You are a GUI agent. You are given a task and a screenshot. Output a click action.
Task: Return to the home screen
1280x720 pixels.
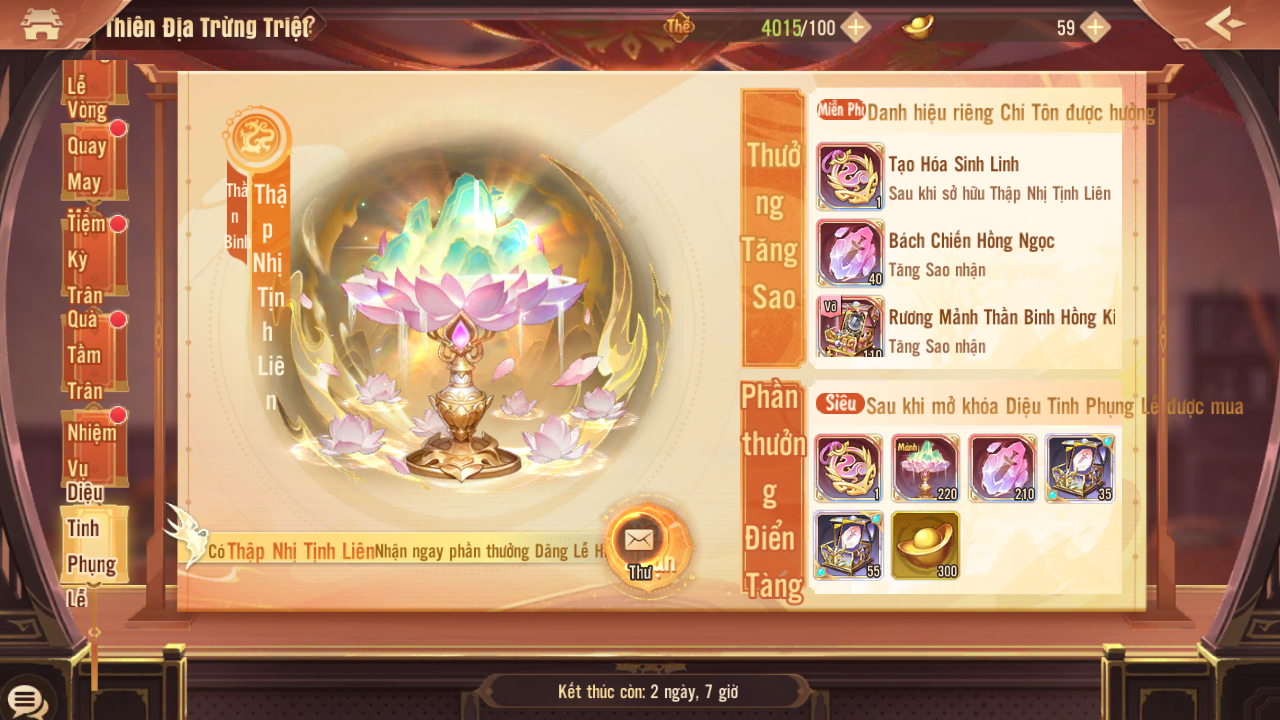41,24
